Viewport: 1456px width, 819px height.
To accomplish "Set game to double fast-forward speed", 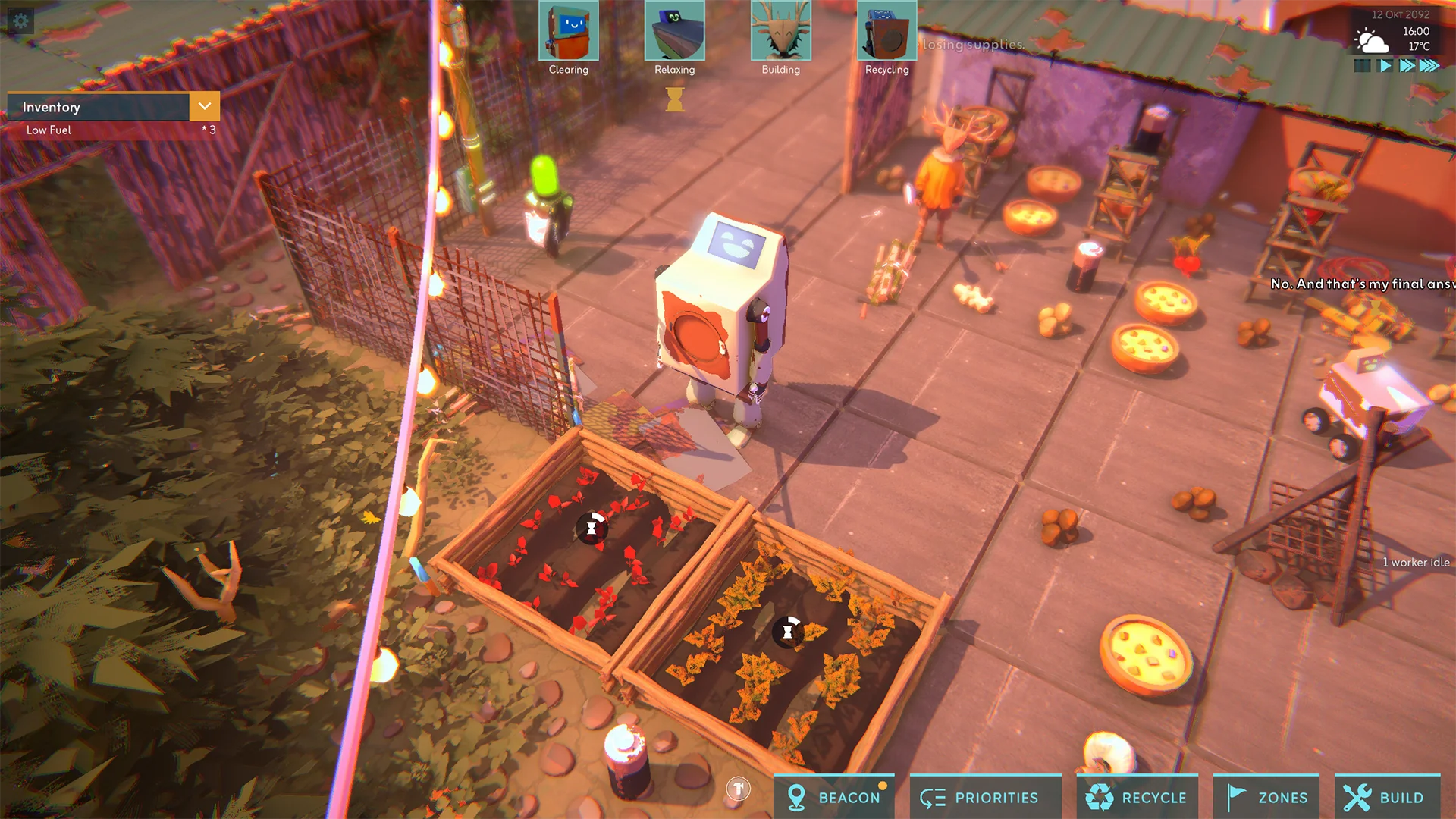I will point(1407,66).
